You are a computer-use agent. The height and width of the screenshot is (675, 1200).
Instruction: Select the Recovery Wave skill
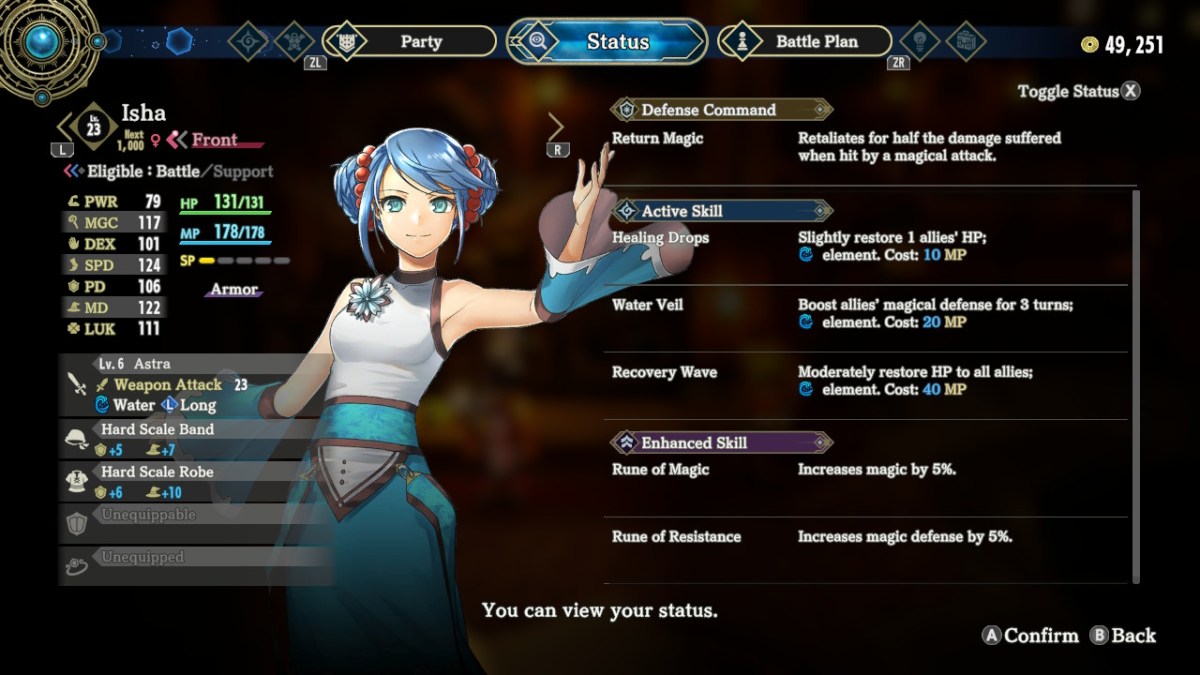[664, 372]
